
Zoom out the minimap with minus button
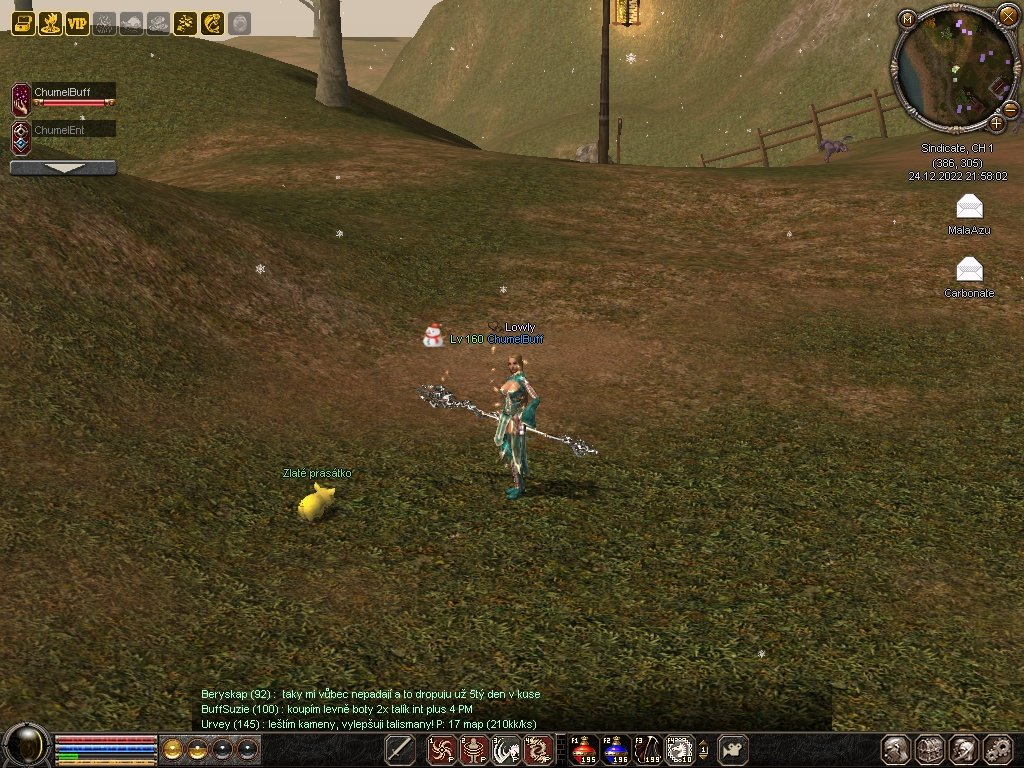coord(1009,108)
